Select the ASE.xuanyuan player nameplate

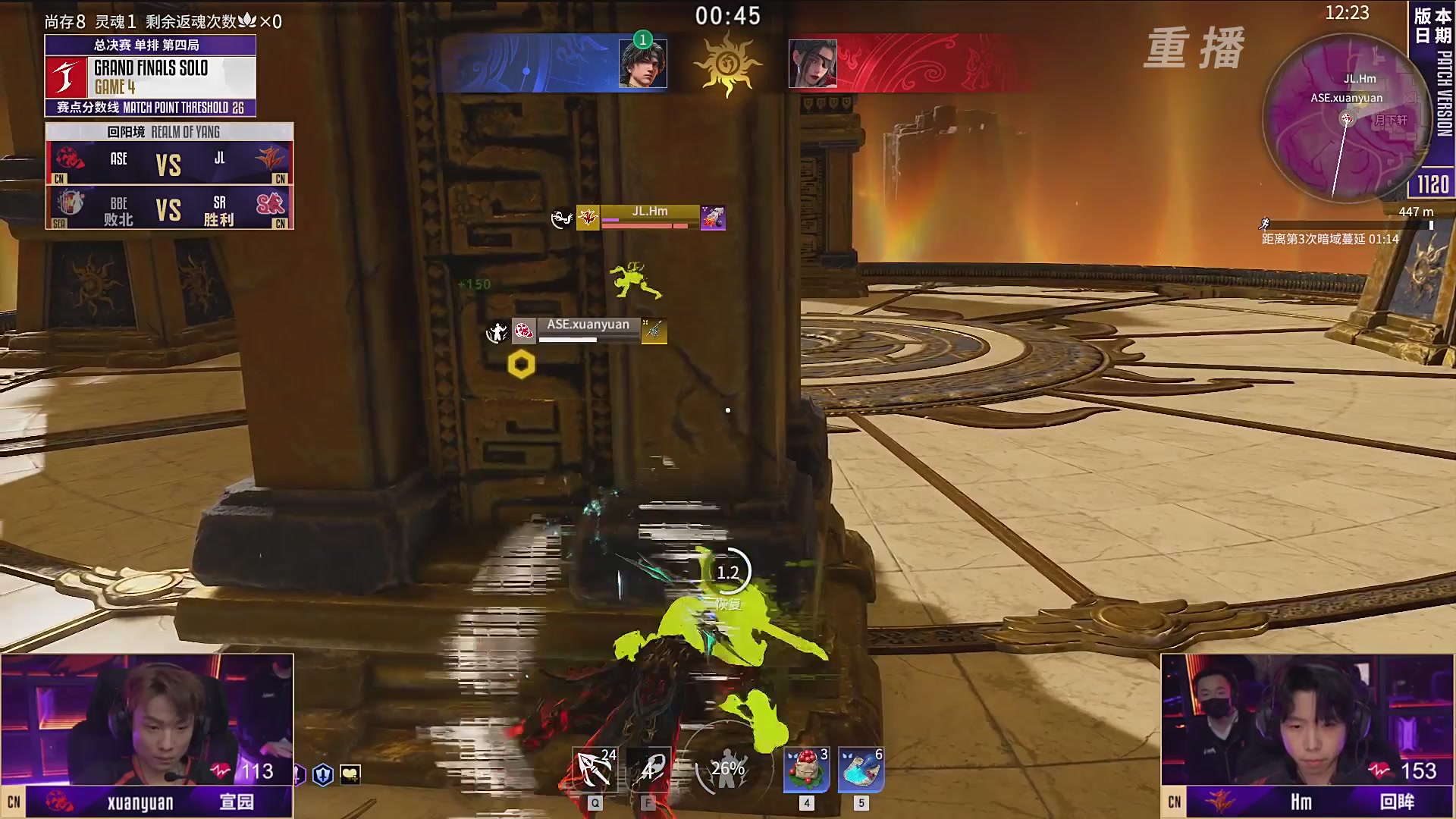(x=588, y=330)
